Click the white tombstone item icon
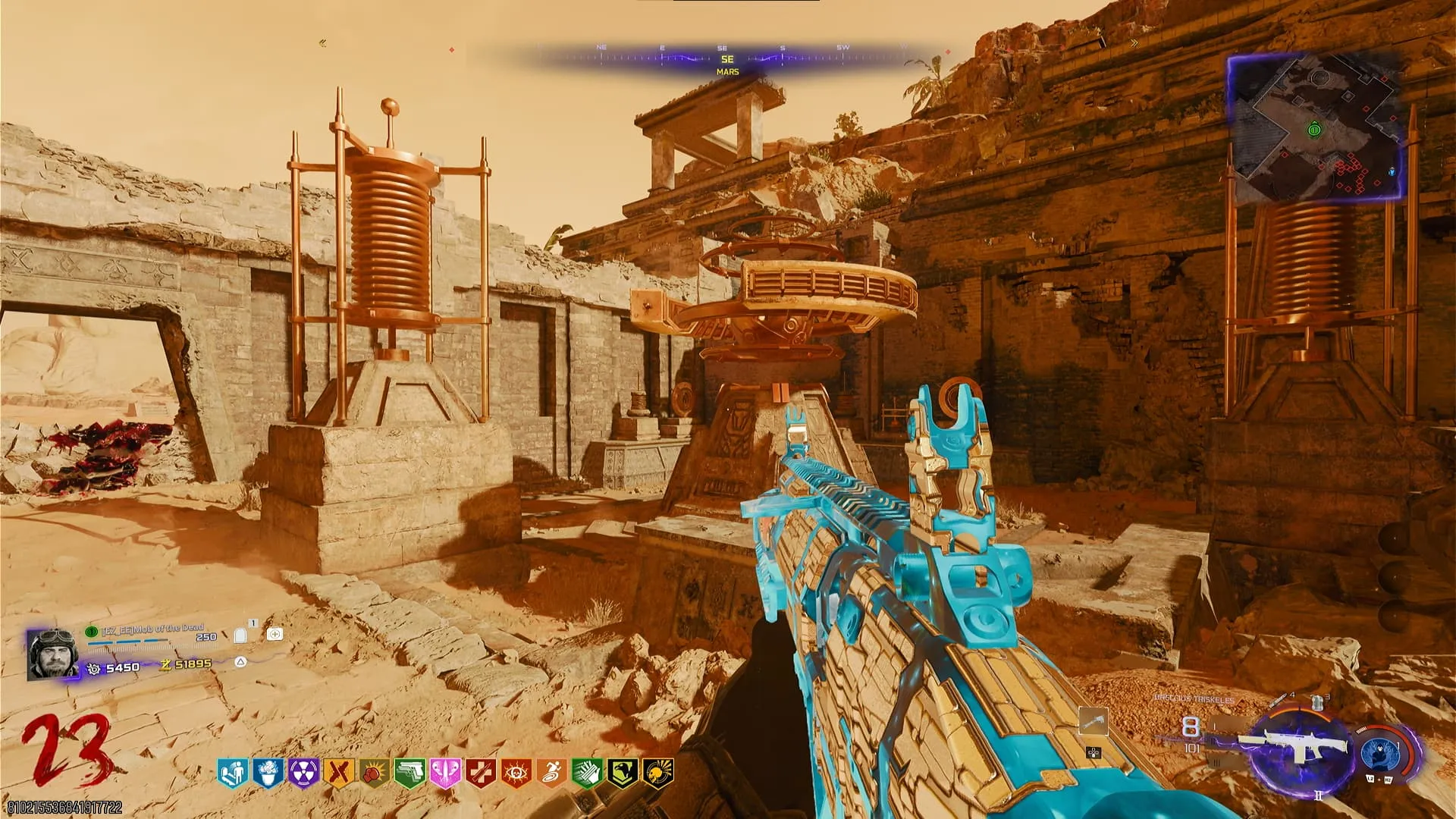The width and height of the screenshot is (1456, 819). click(x=240, y=635)
